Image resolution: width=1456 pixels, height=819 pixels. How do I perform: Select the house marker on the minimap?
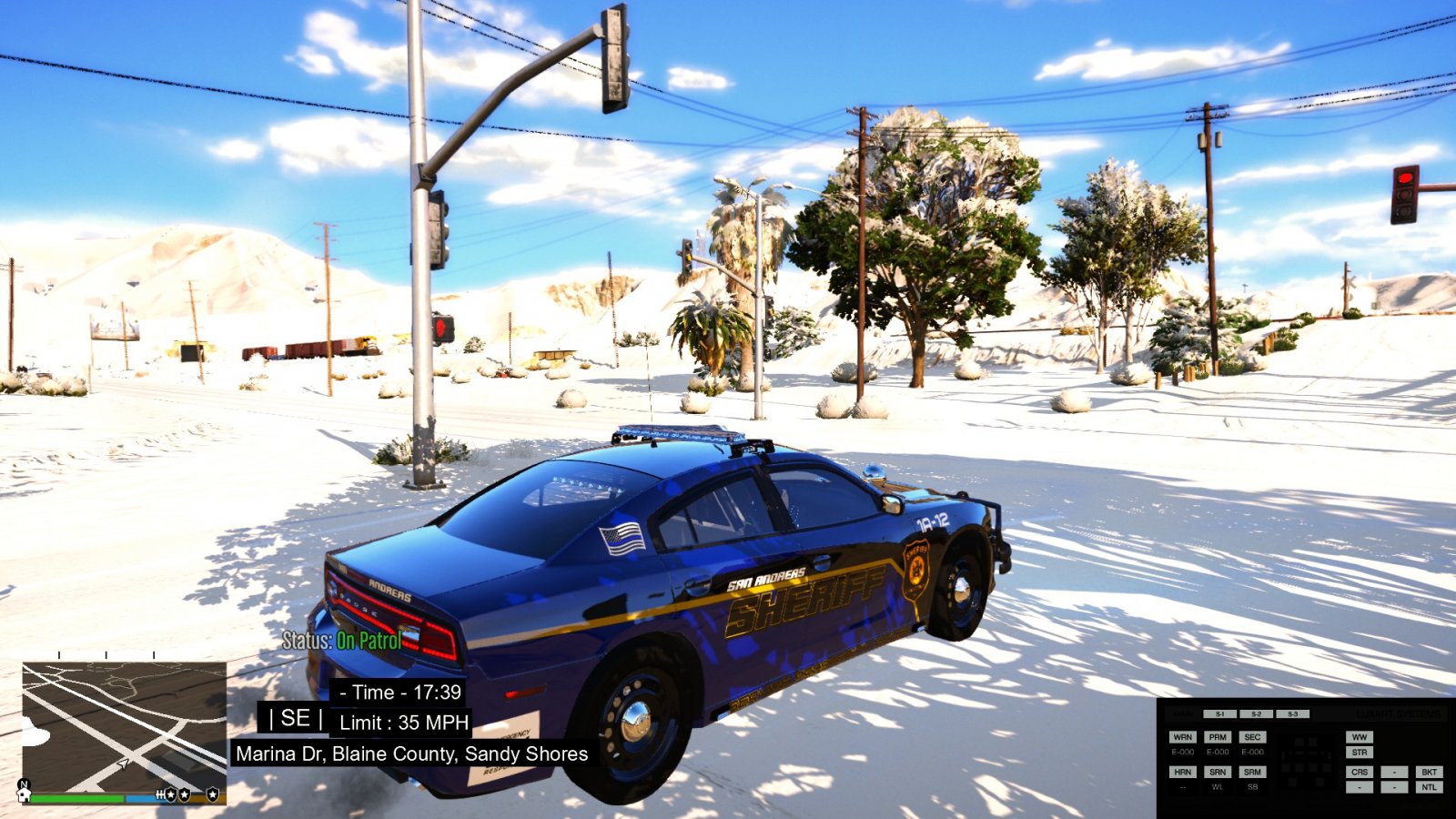(x=25, y=794)
